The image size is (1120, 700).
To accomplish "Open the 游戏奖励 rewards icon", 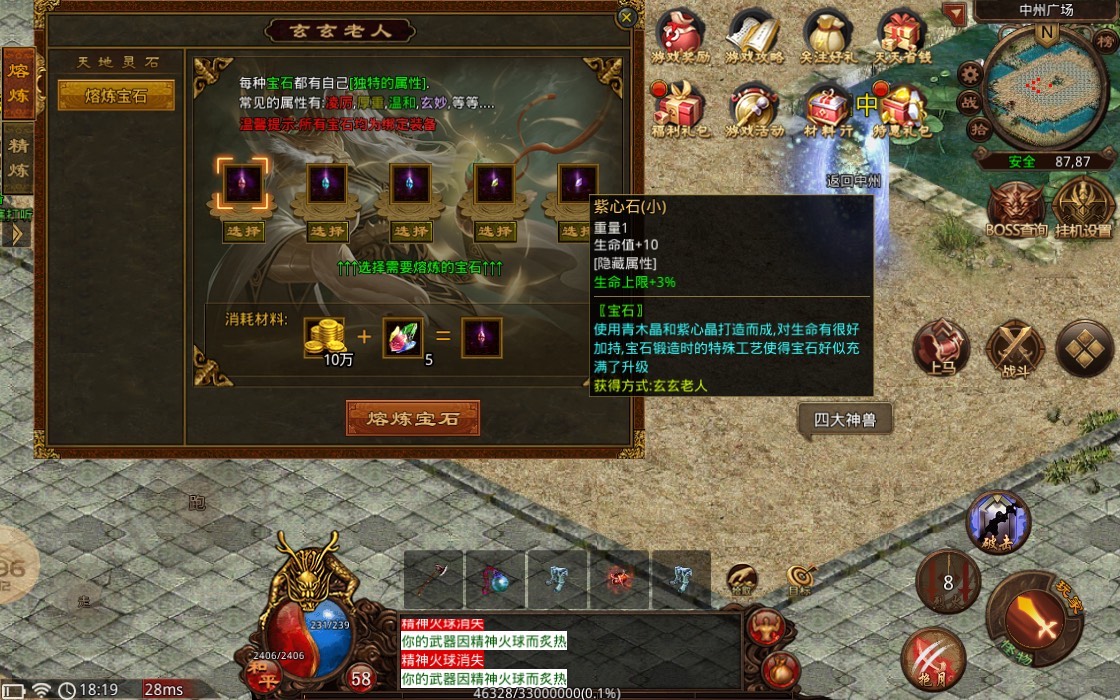I will tap(680, 36).
